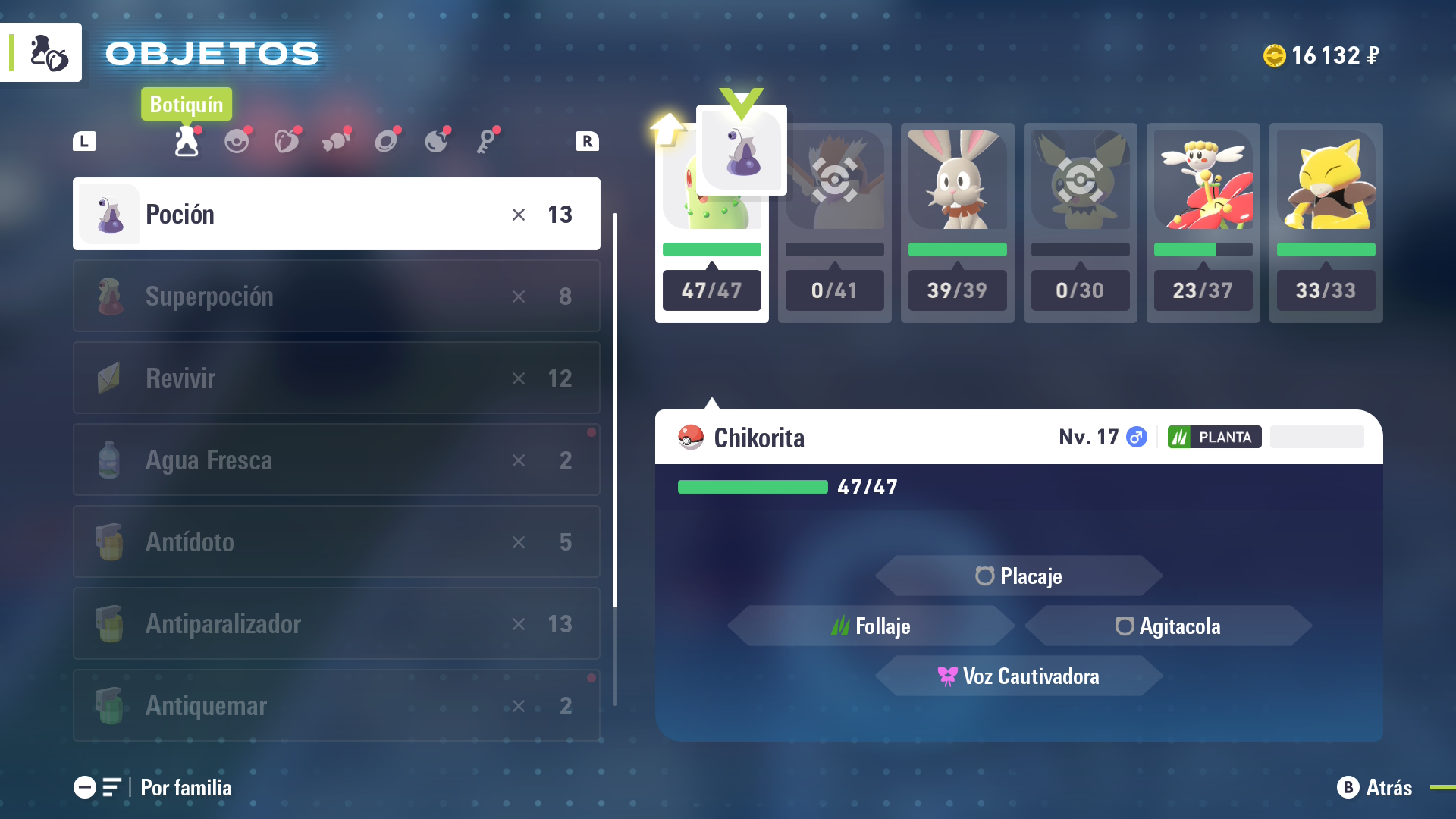Viewport: 1456px width, 819px height.
Task: Select the Follaje grass move
Action: click(x=871, y=626)
